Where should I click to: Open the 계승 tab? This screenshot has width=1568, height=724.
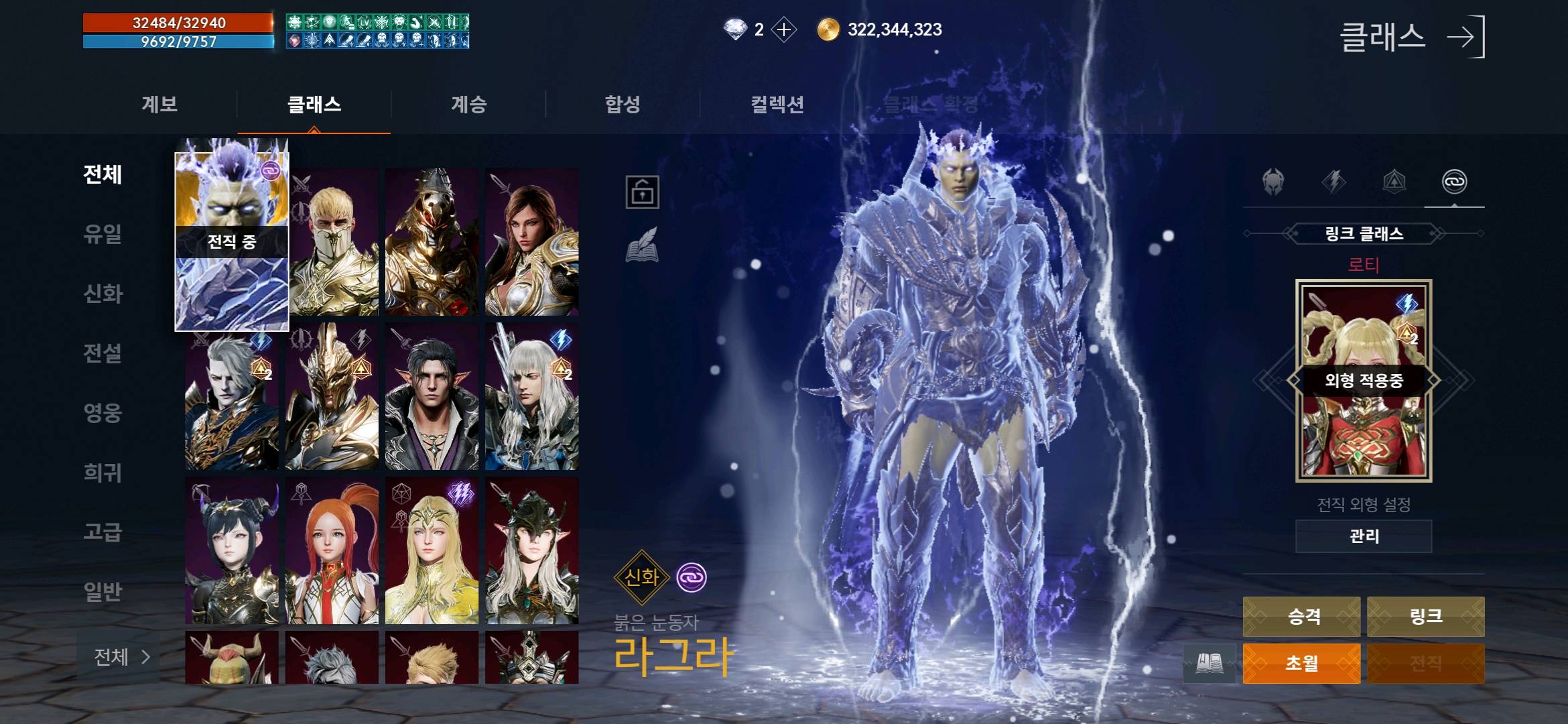click(x=468, y=104)
